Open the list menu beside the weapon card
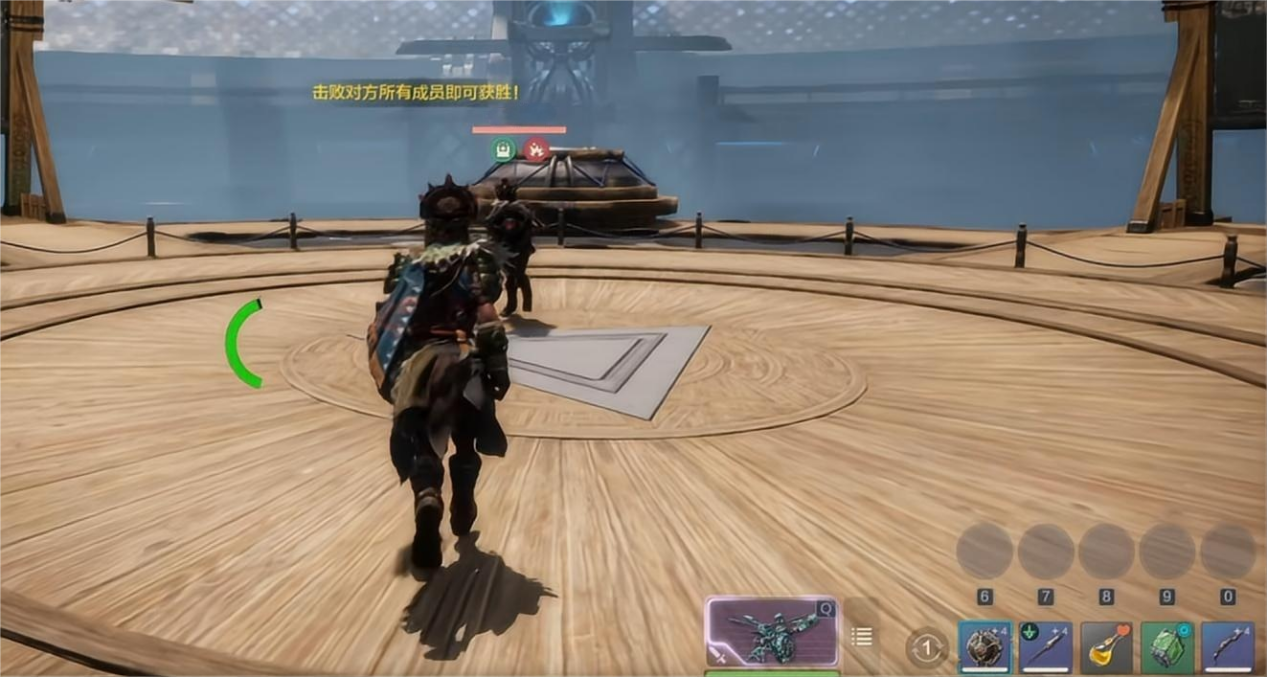The height and width of the screenshot is (677, 1267). [862, 636]
